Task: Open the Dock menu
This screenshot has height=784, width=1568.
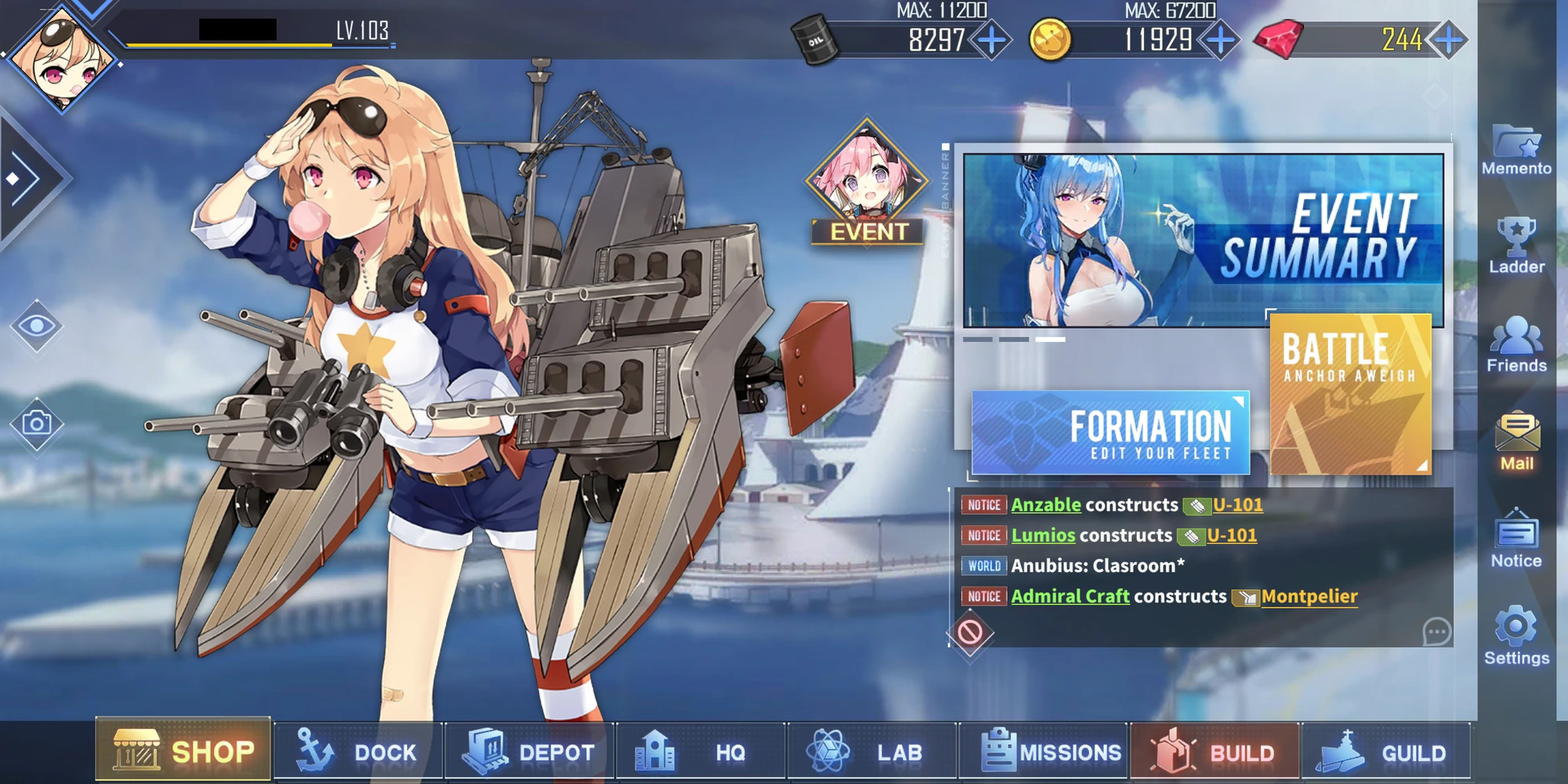Action: click(x=357, y=751)
